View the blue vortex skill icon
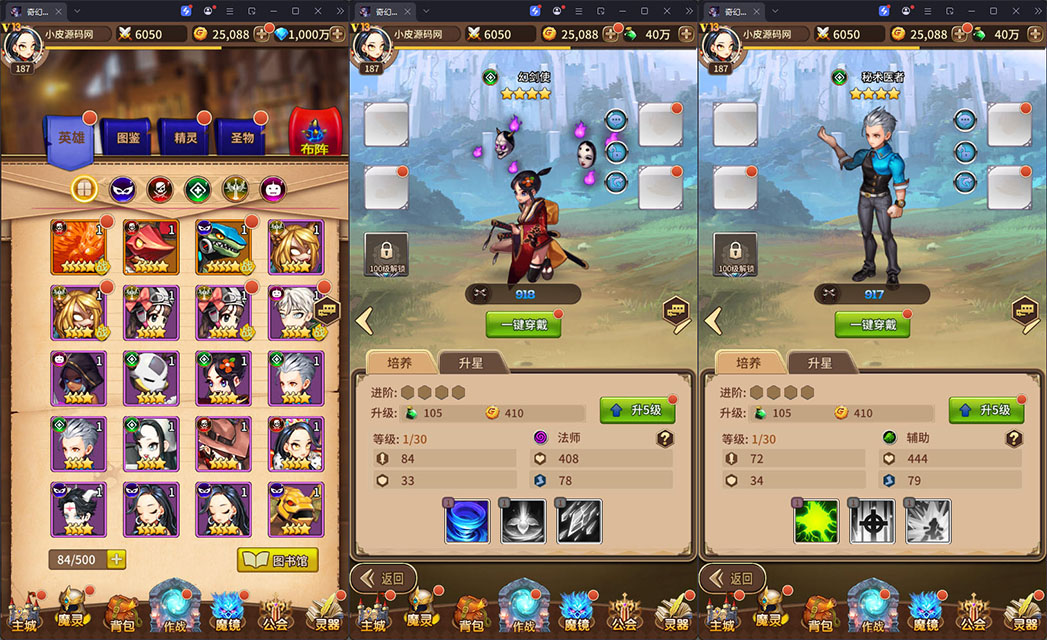 coord(467,521)
